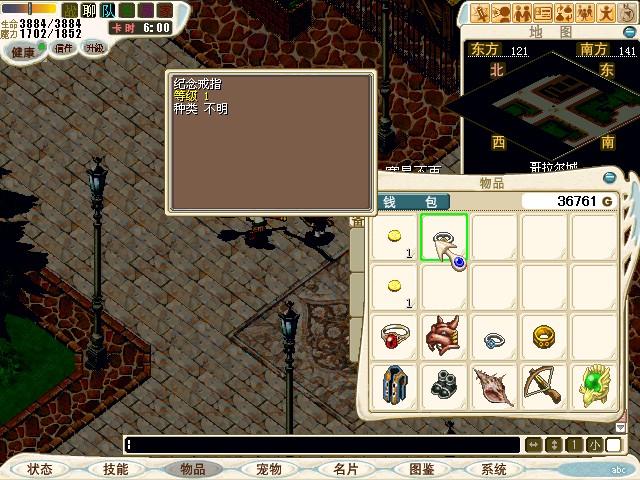Click the 健康 health button

pos(23,50)
